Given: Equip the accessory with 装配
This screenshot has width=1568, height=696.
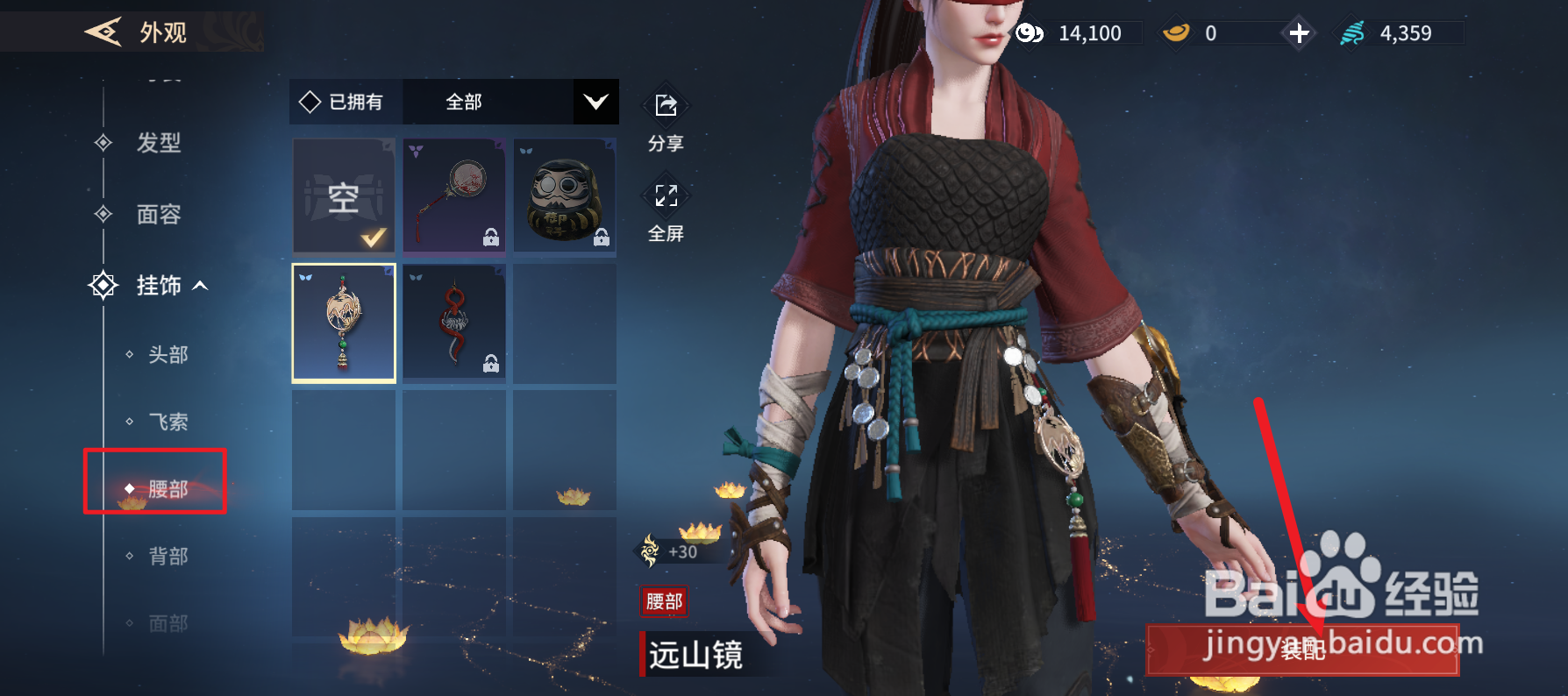Looking at the screenshot, I should pos(1303,650).
